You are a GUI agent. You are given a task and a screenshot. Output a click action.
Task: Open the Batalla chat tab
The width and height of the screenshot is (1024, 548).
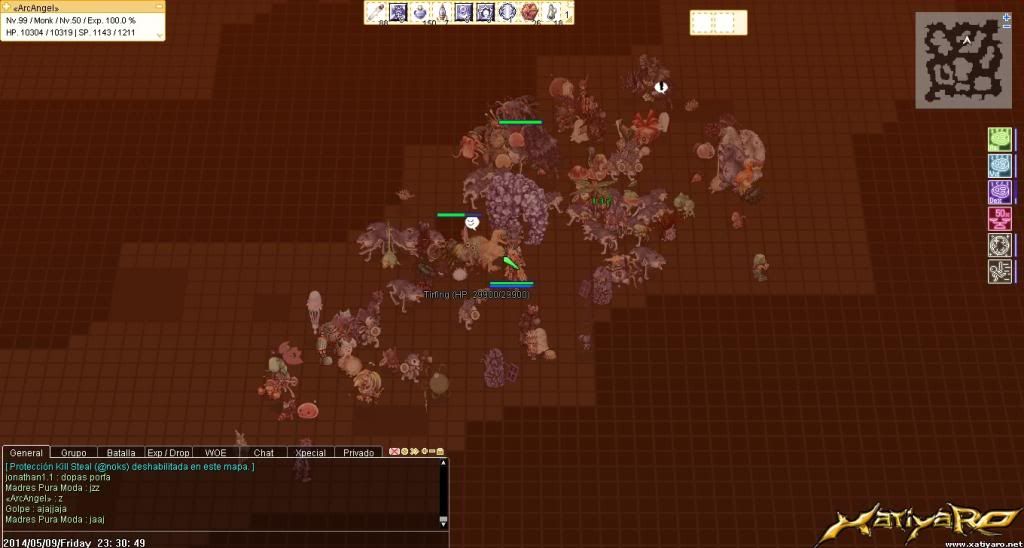[x=121, y=453]
